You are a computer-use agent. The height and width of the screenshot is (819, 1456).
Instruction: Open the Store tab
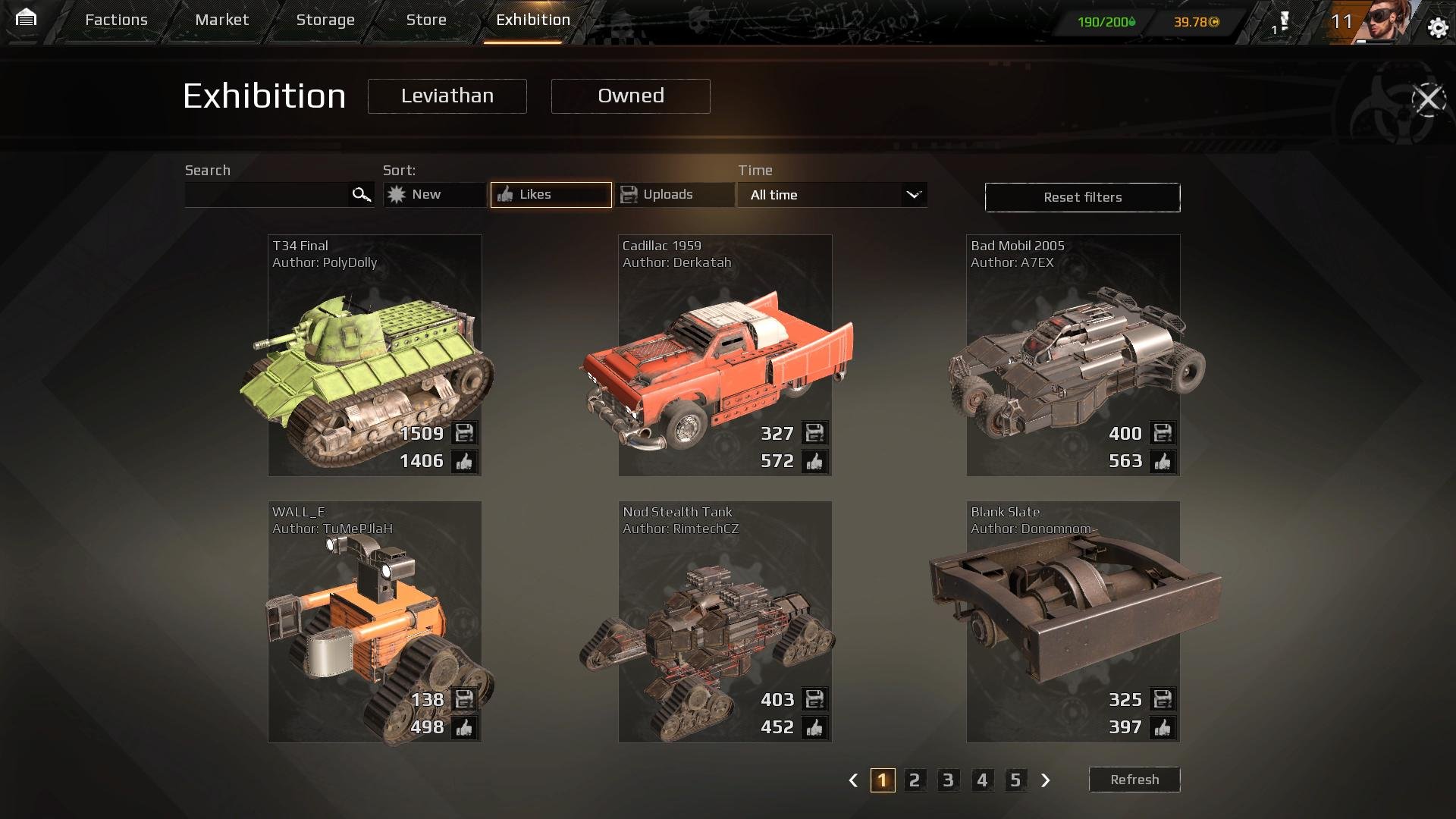[x=426, y=20]
